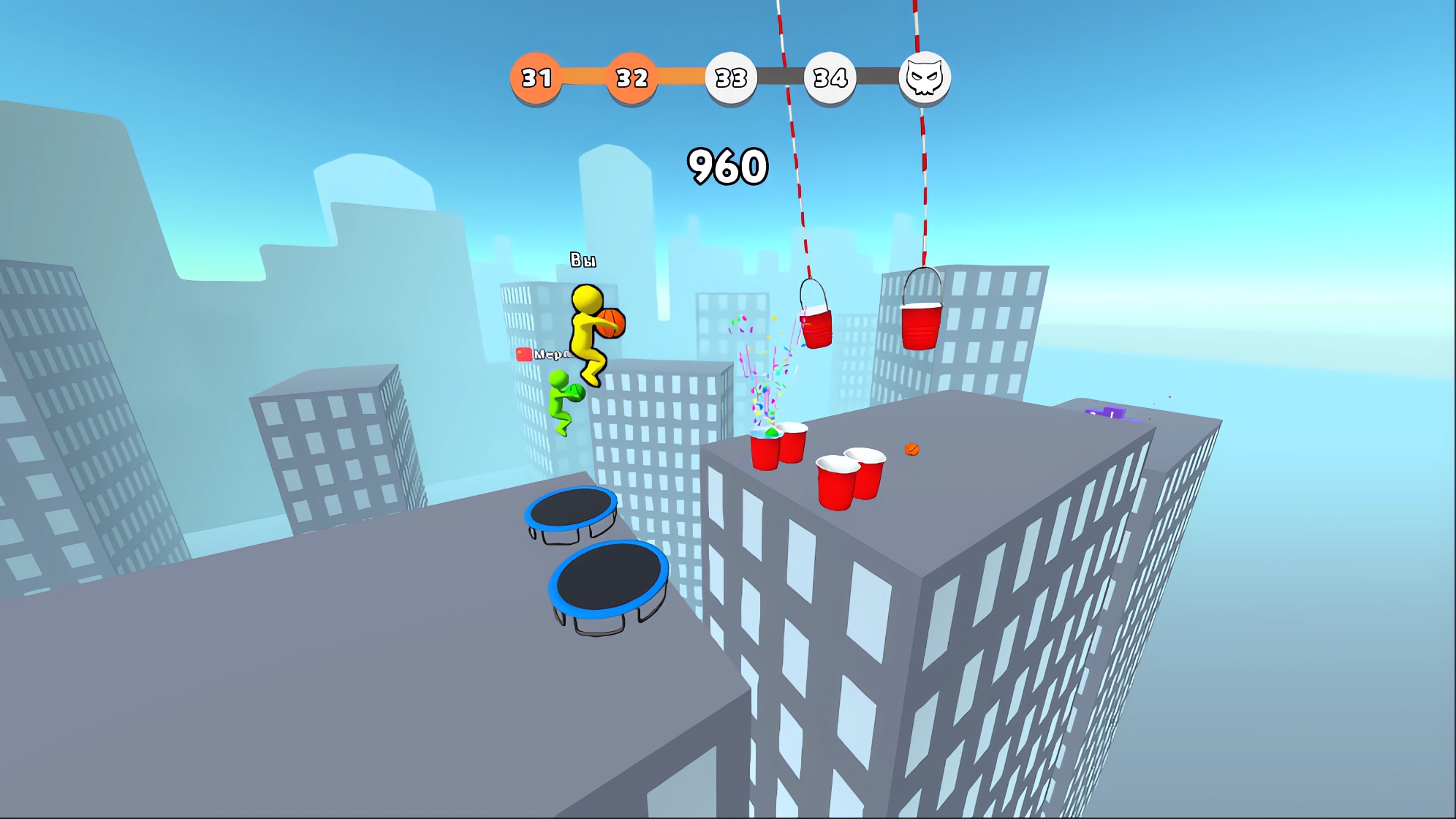Screen dimensions: 1456x819
Task: Click the yellow jumping character
Action: coord(589,336)
